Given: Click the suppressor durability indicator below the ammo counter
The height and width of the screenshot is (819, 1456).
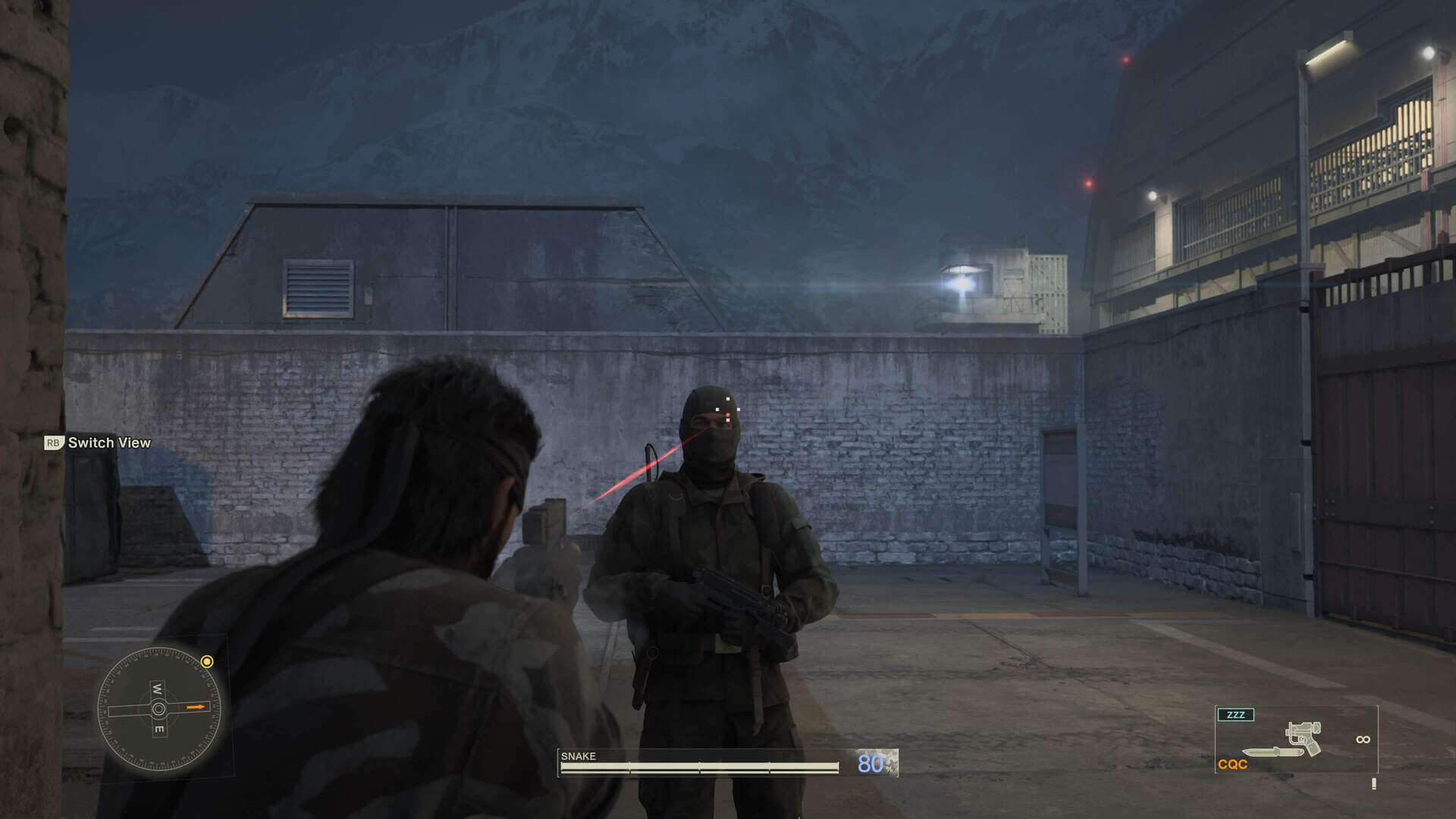Looking at the screenshot, I should (x=1374, y=783).
